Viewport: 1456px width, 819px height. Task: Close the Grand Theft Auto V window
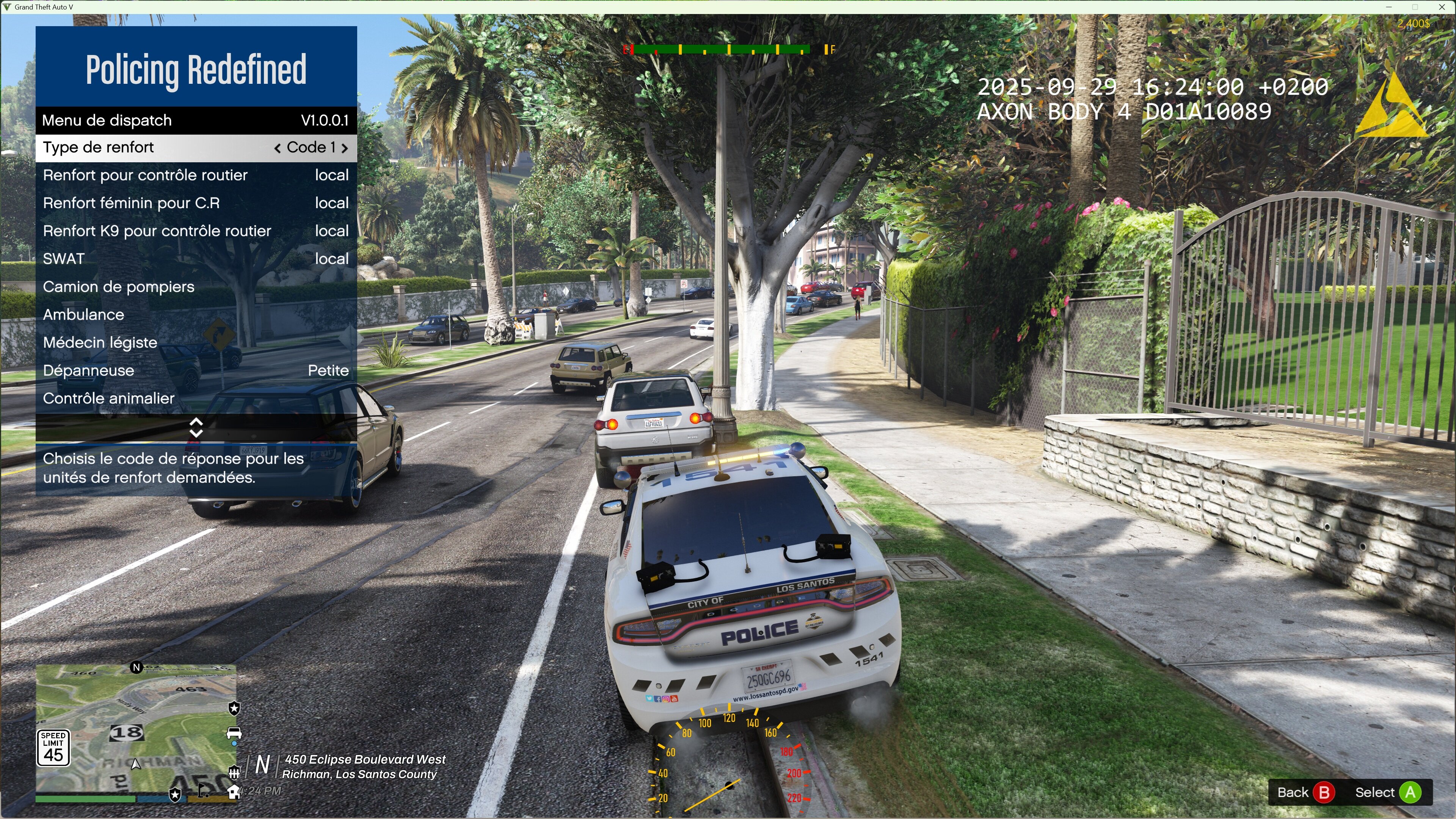pyautogui.click(x=1442, y=7)
